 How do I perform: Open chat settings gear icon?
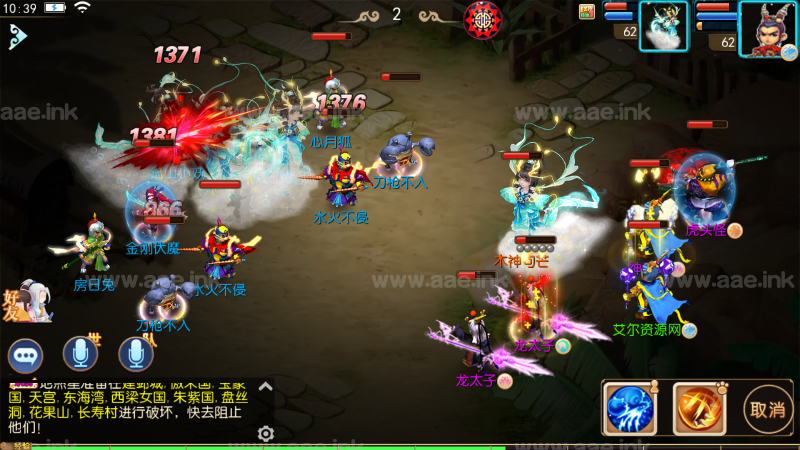pos(266,433)
